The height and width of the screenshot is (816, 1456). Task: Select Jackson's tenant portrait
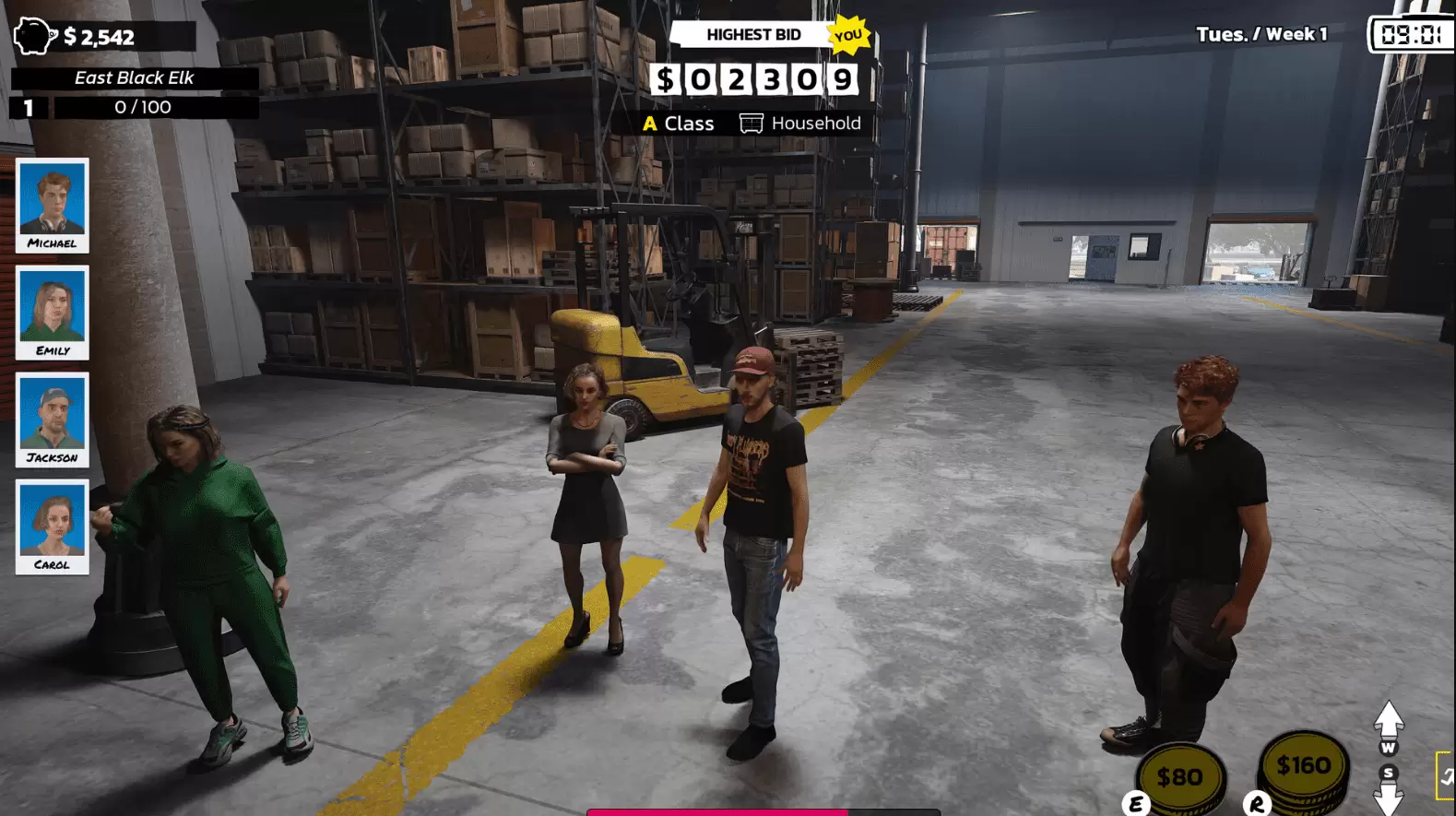52,420
